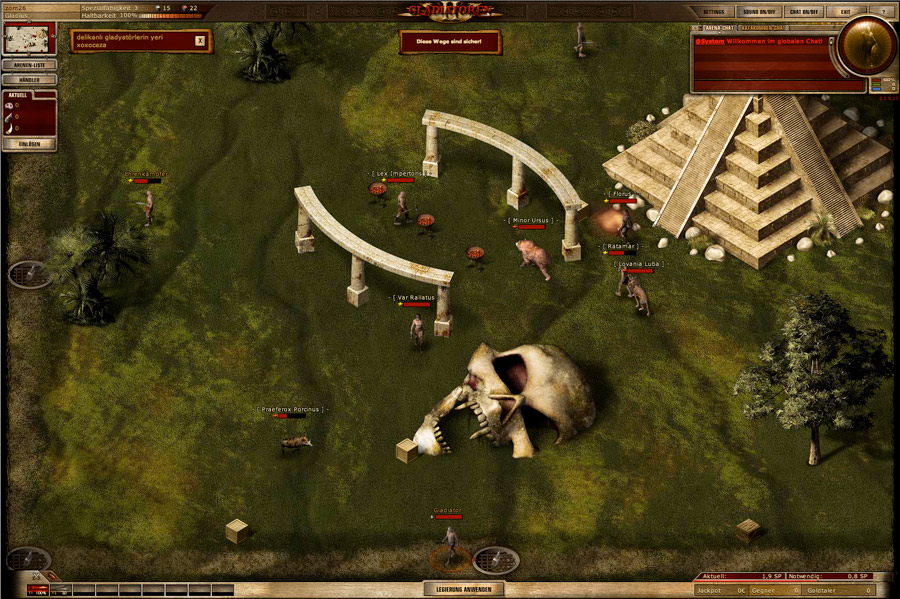Switch to the Katakomben Chat tab
Screen dimensions: 900x599
coord(763,29)
